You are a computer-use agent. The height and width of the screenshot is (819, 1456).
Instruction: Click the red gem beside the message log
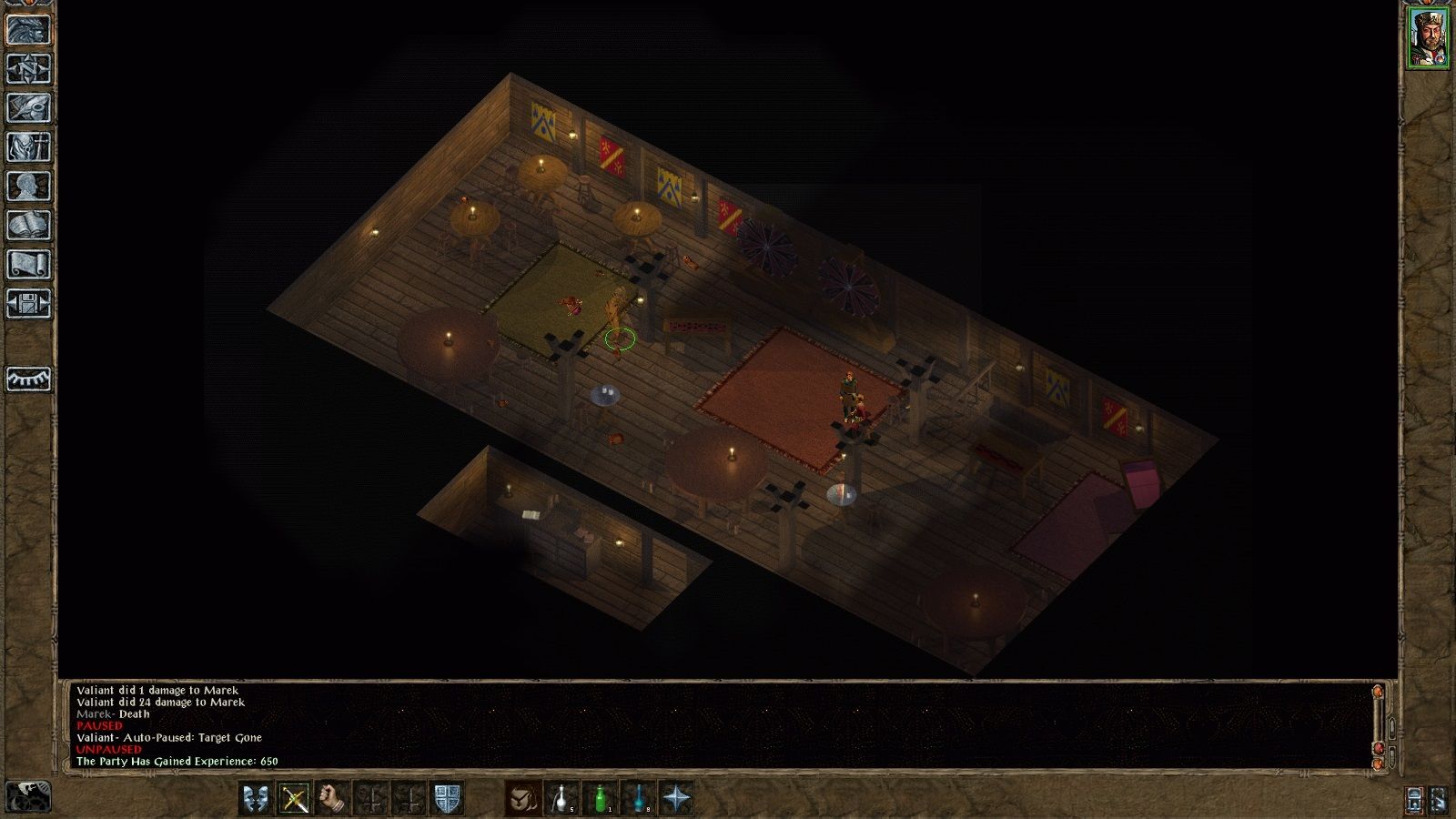[x=1380, y=748]
